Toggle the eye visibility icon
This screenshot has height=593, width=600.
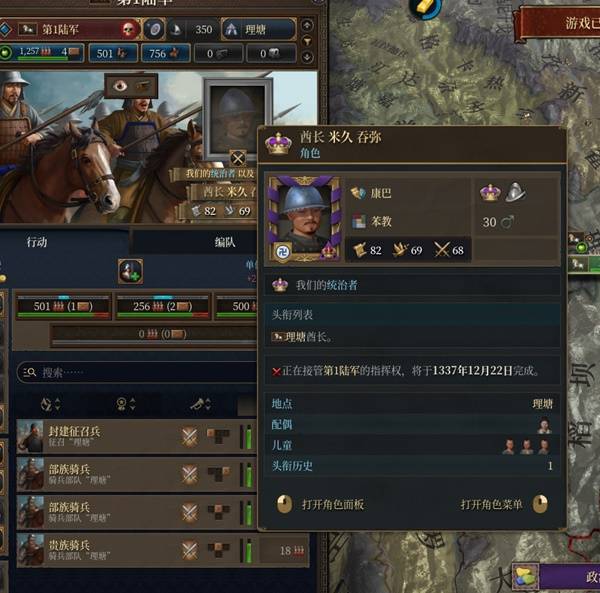[121, 85]
